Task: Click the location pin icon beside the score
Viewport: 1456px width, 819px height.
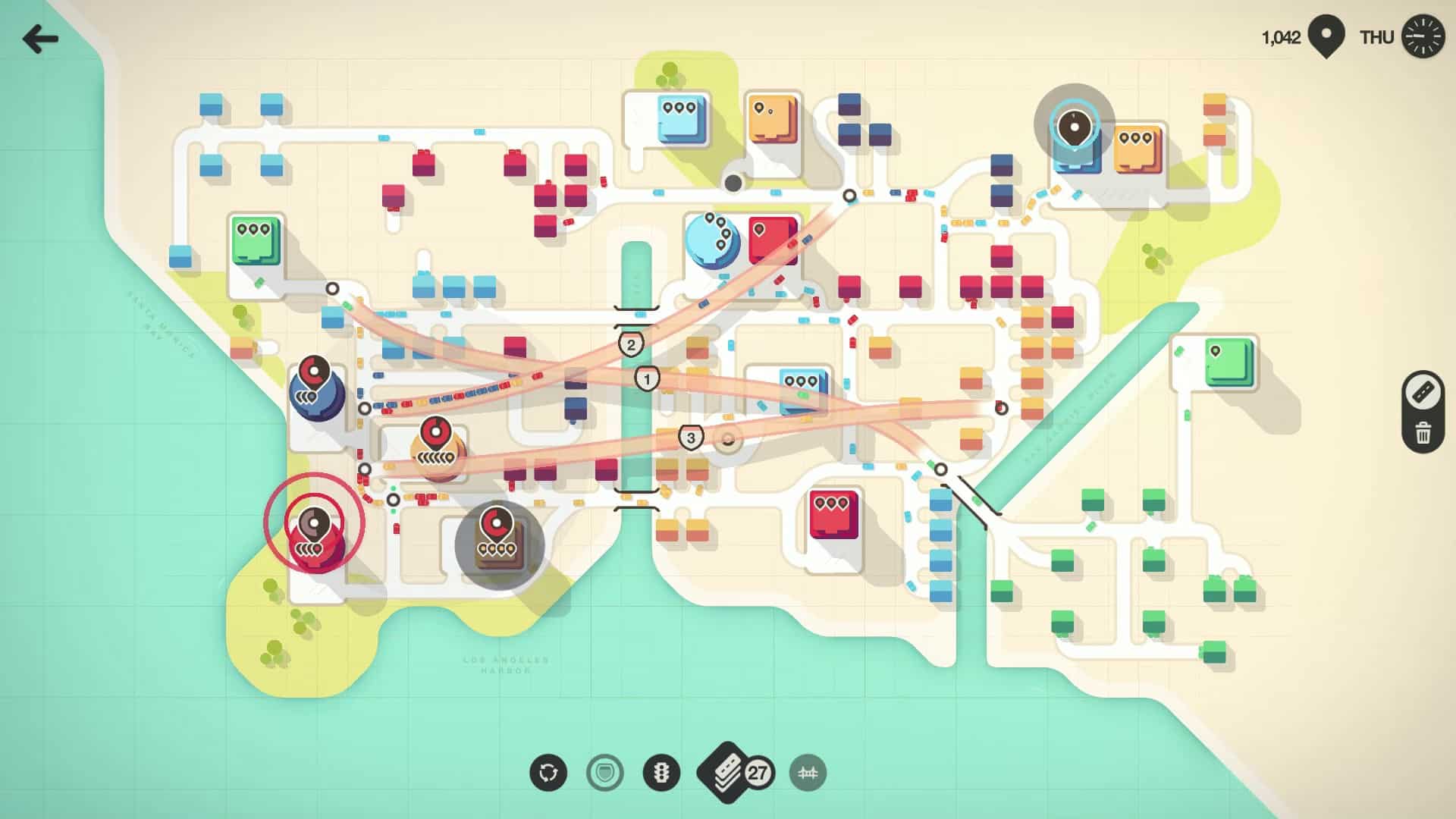Action: (1326, 35)
